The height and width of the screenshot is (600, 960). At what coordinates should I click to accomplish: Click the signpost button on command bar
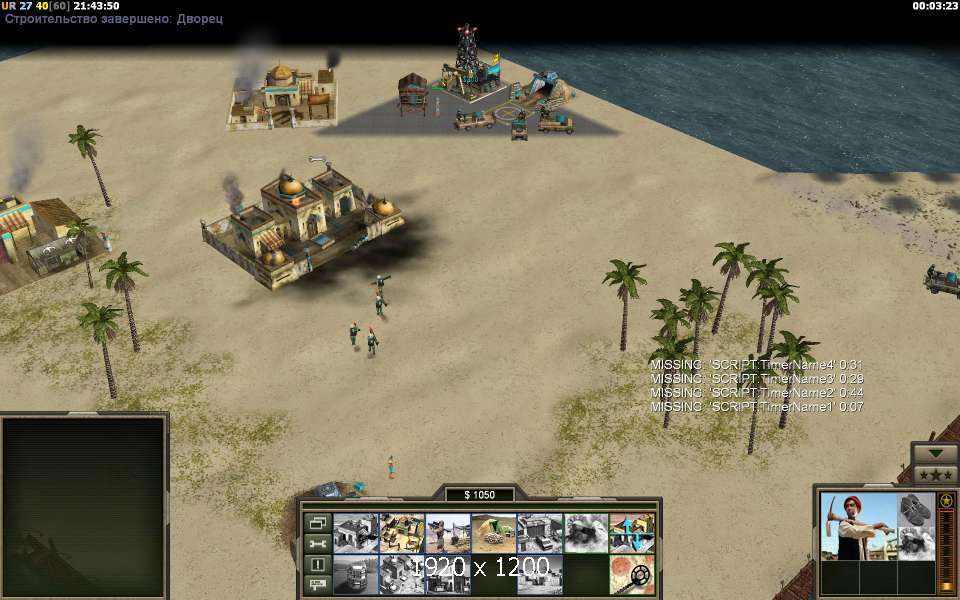coord(317,584)
